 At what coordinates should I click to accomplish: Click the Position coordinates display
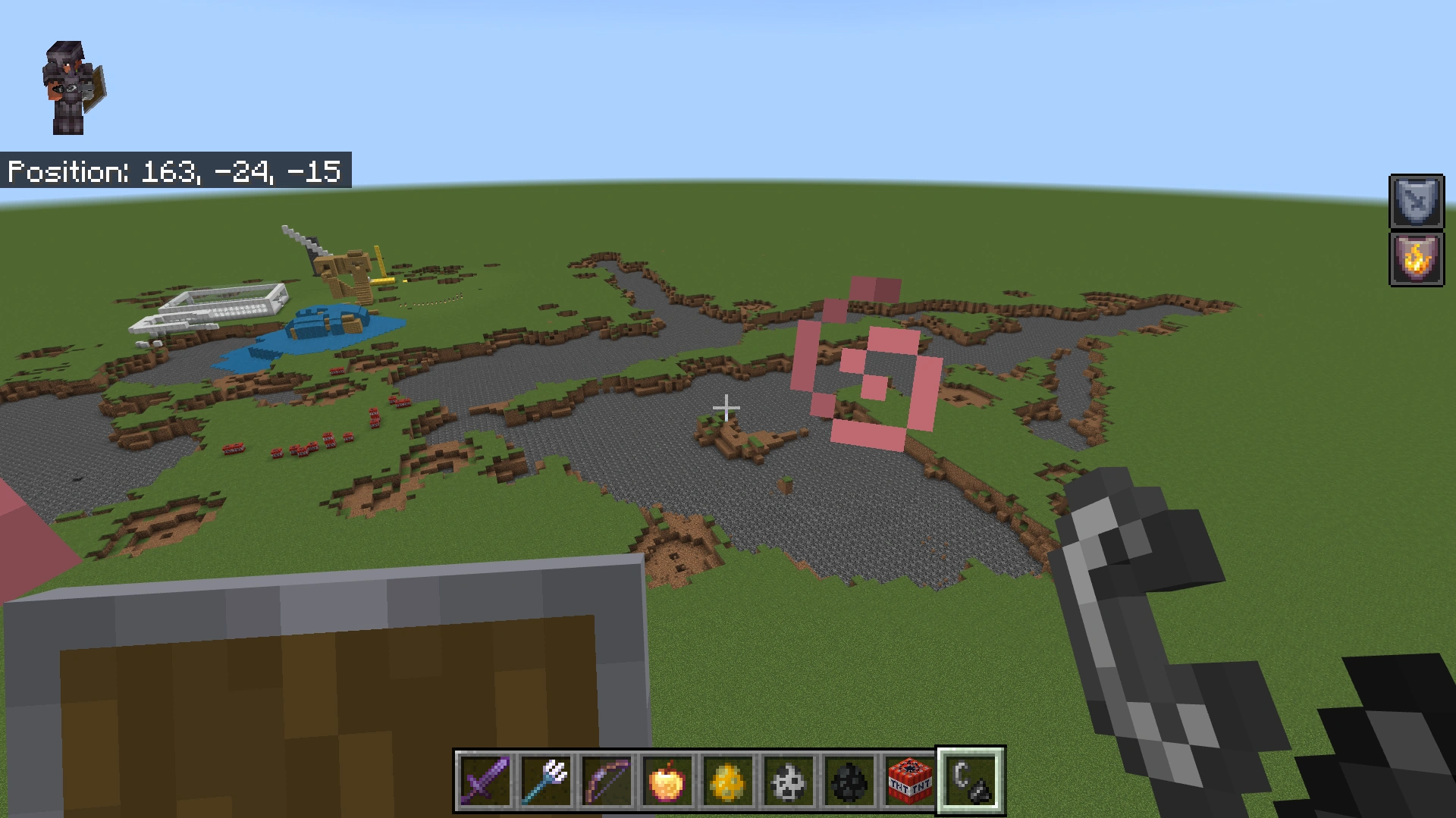(x=176, y=172)
